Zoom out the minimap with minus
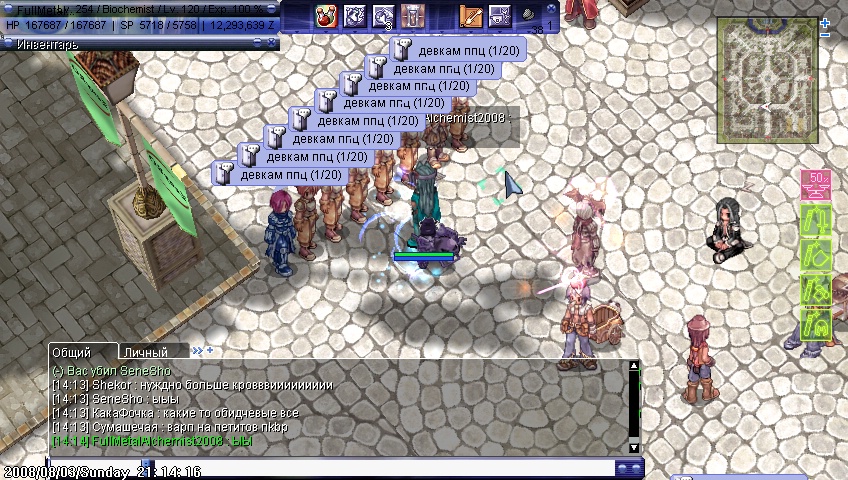Viewport: 848px width, 480px height. point(825,35)
